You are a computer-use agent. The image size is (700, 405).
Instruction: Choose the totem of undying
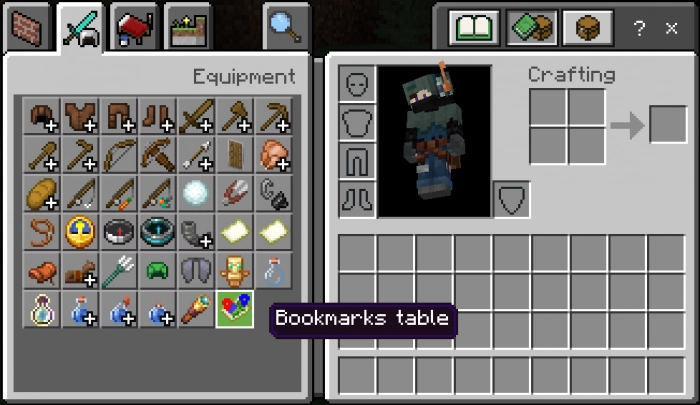pyautogui.click(x=235, y=270)
